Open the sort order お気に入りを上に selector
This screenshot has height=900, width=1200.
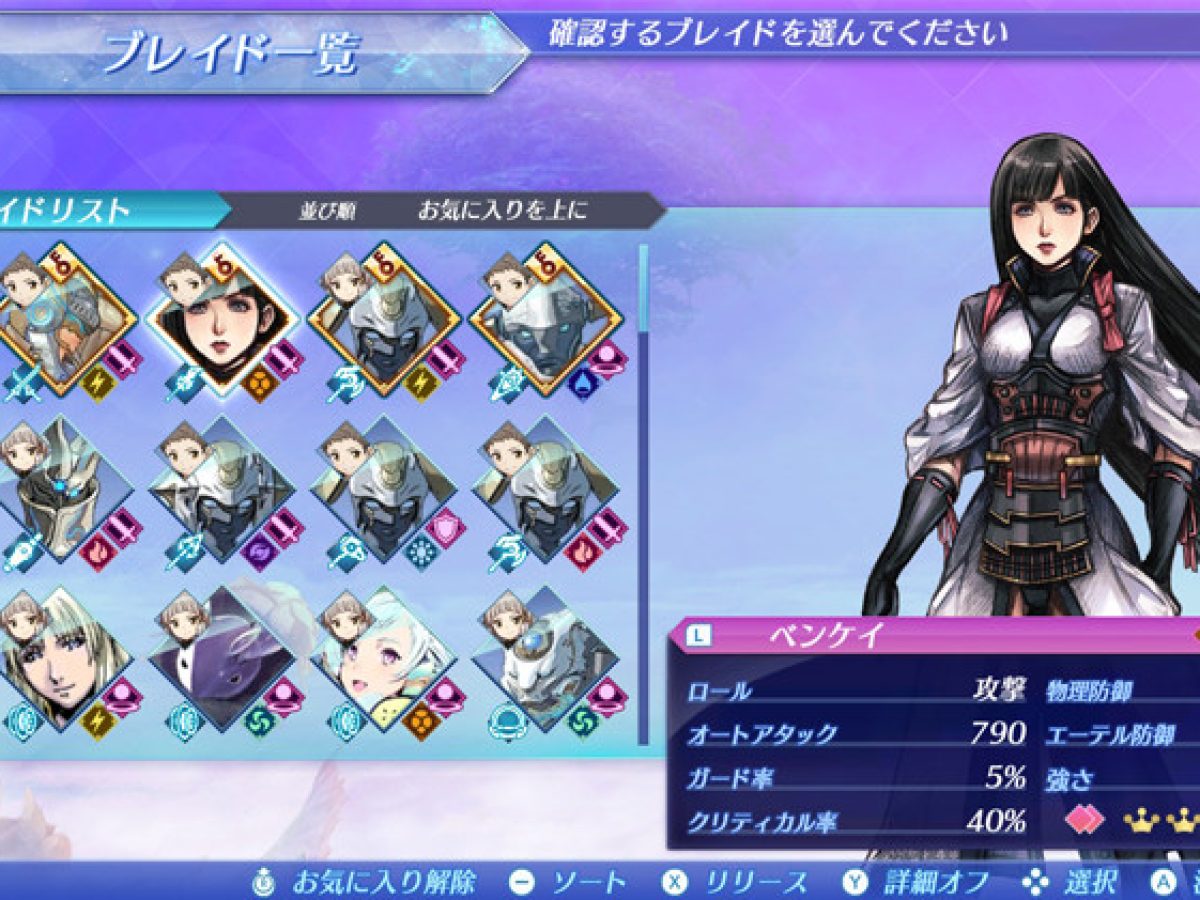pyautogui.click(x=502, y=211)
